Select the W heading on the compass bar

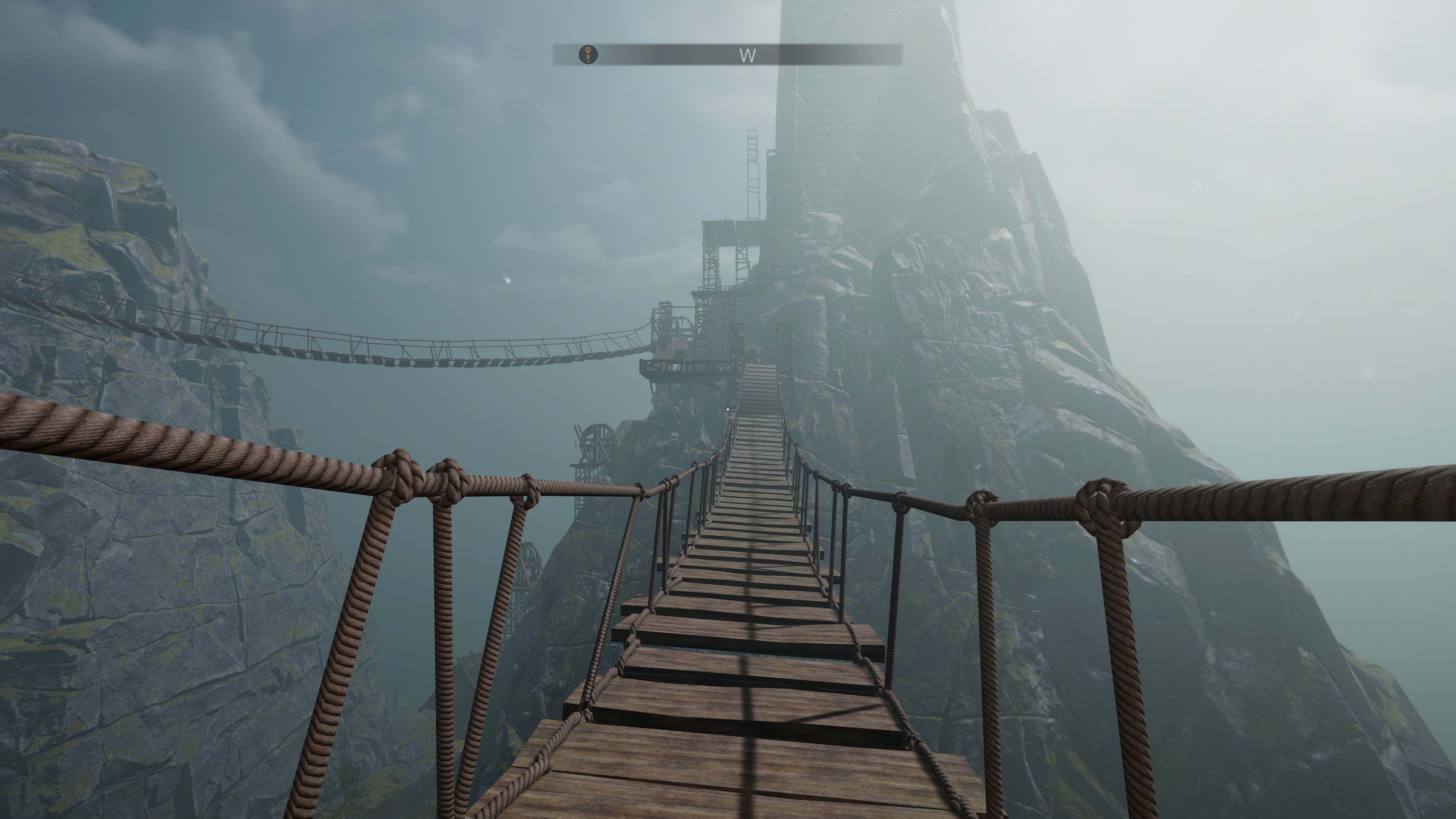click(x=747, y=55)
